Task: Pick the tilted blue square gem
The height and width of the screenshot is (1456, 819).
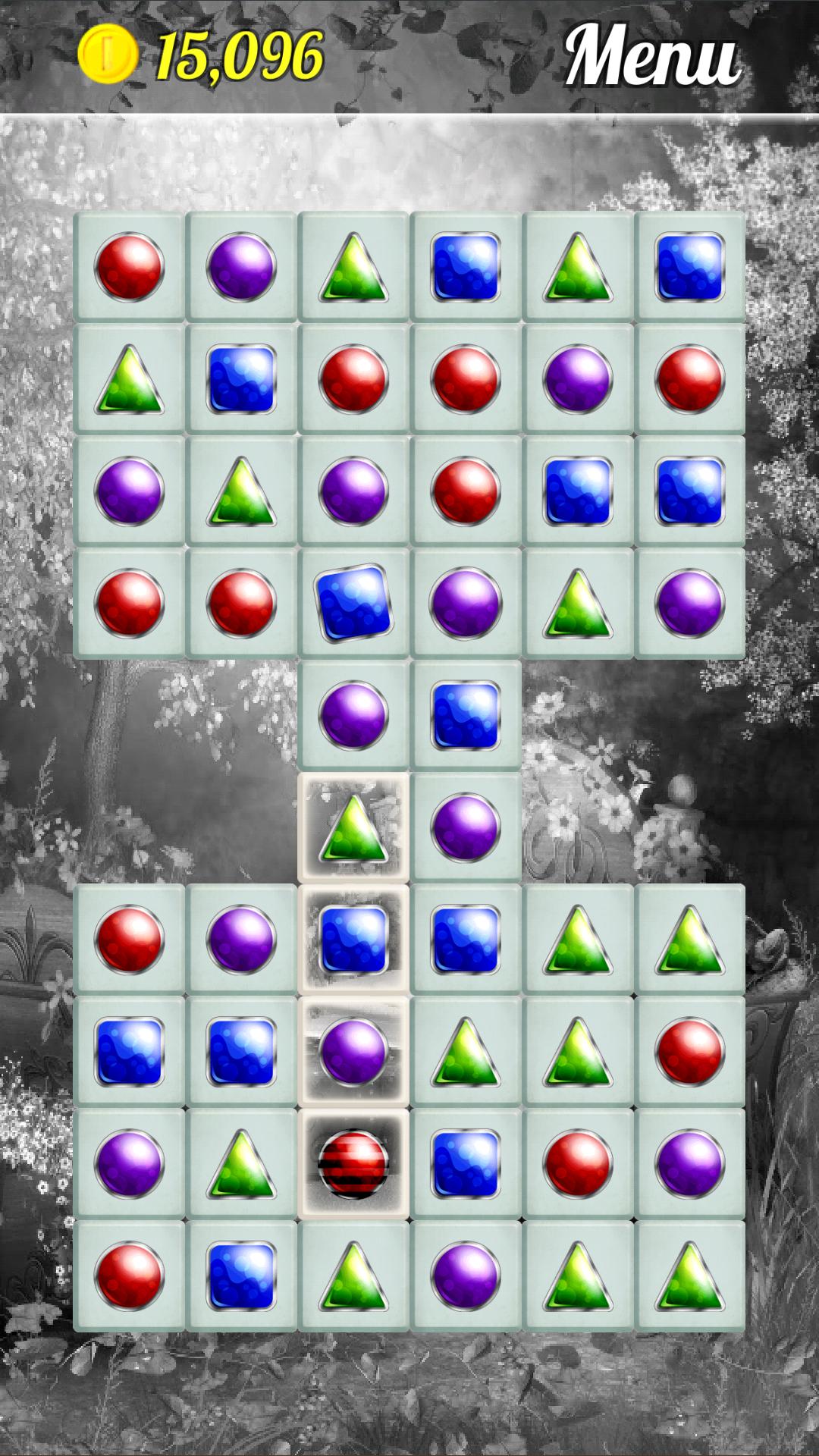Action: pos(353,603)
